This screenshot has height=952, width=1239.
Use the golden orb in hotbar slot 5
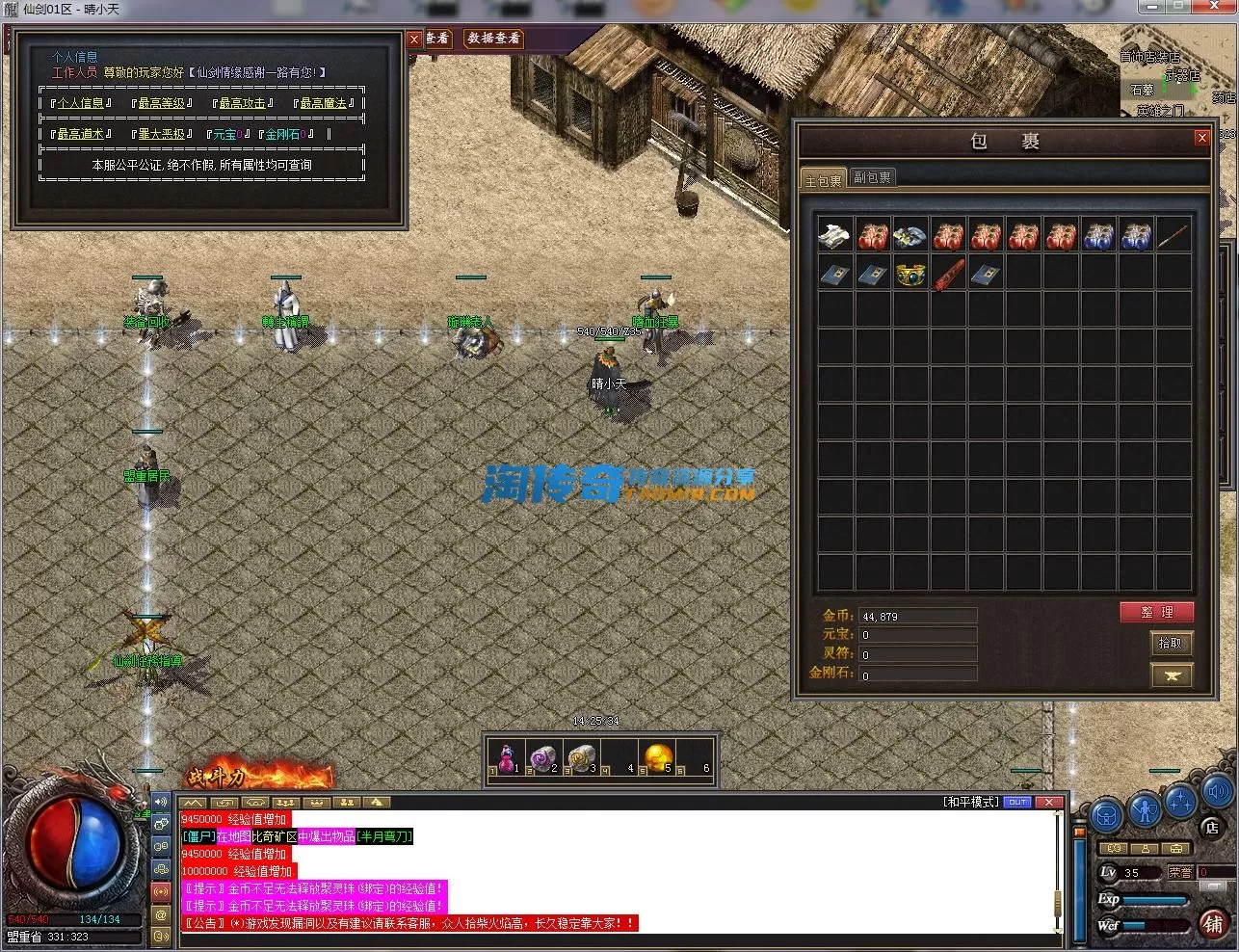[x=658, y=756]
